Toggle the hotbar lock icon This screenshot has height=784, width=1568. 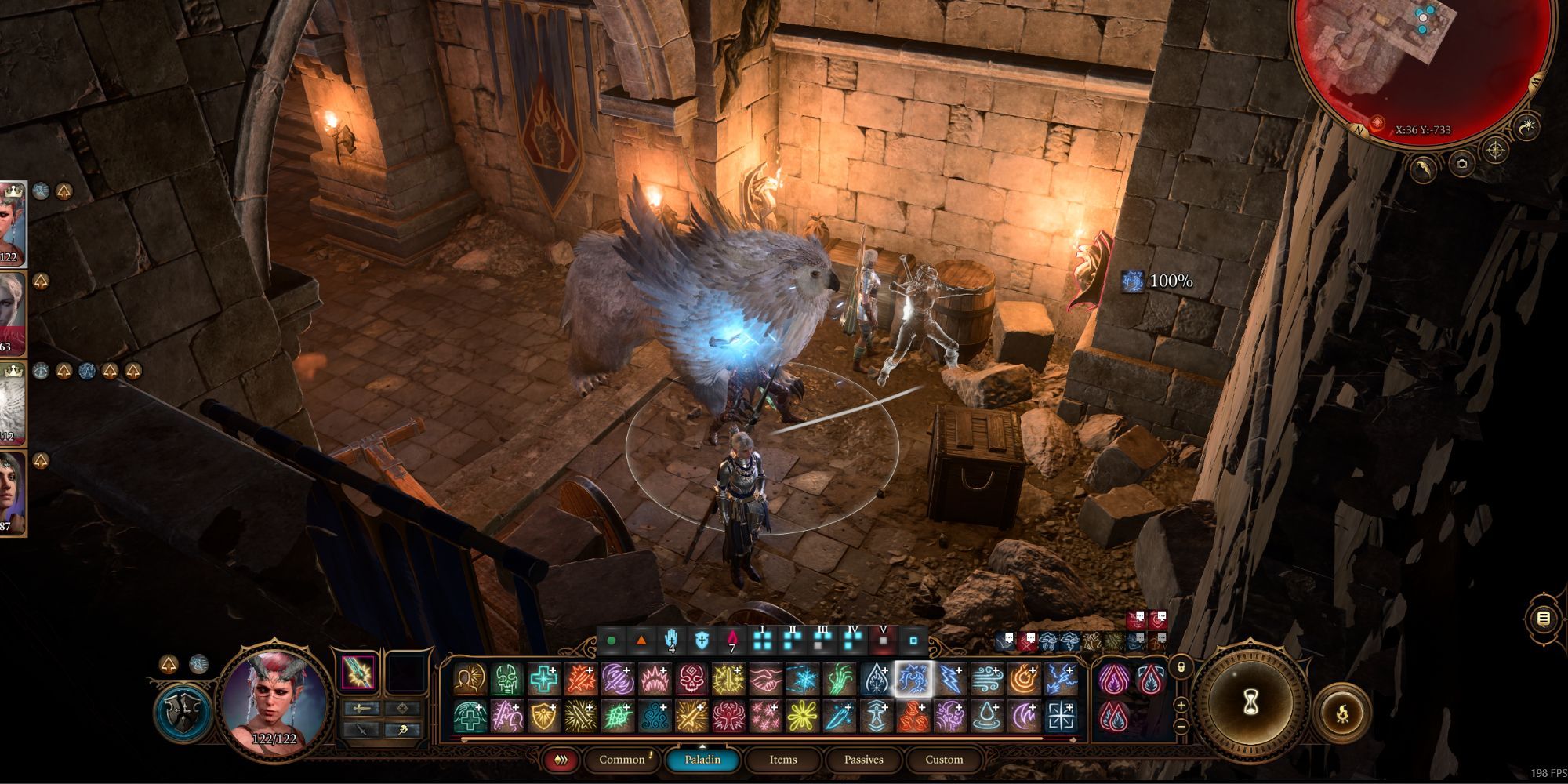click(x=1181, y=667)
